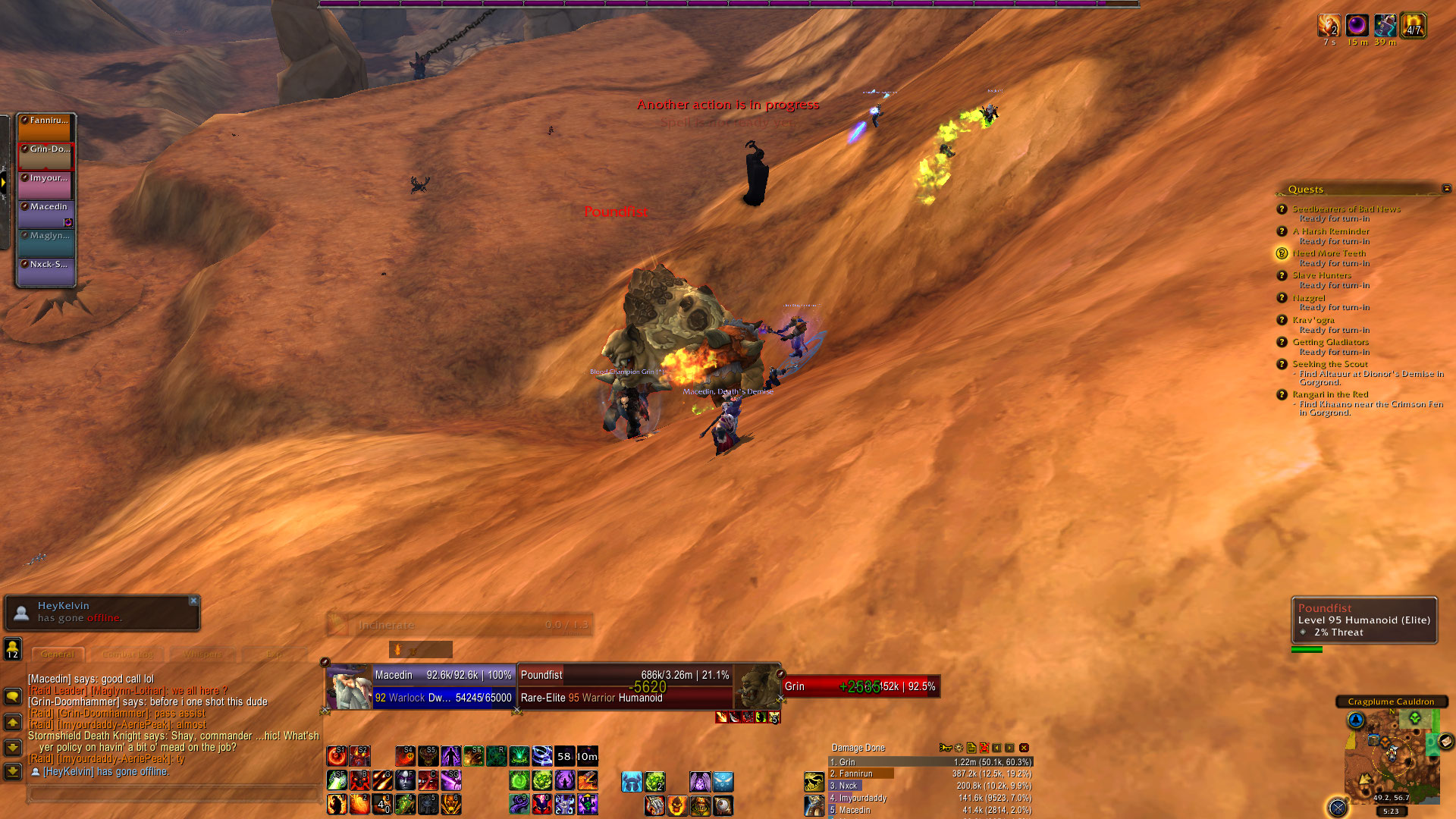Click the Cragplume Cauldron minimap
This screenshot has width=1456, height=819.
pyautogui.click(x=1392, y=758)
